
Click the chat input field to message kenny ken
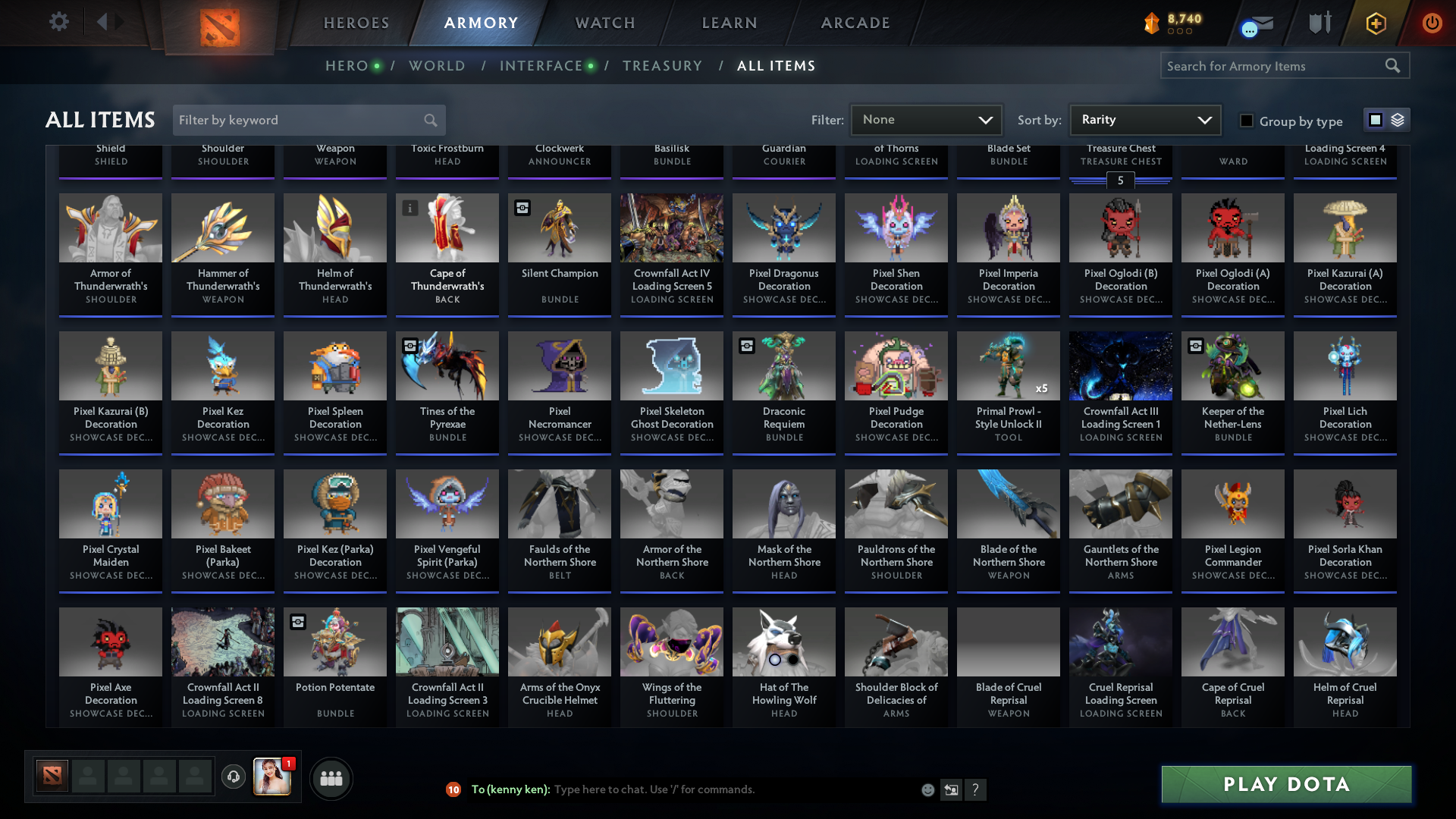coord(682,789)
